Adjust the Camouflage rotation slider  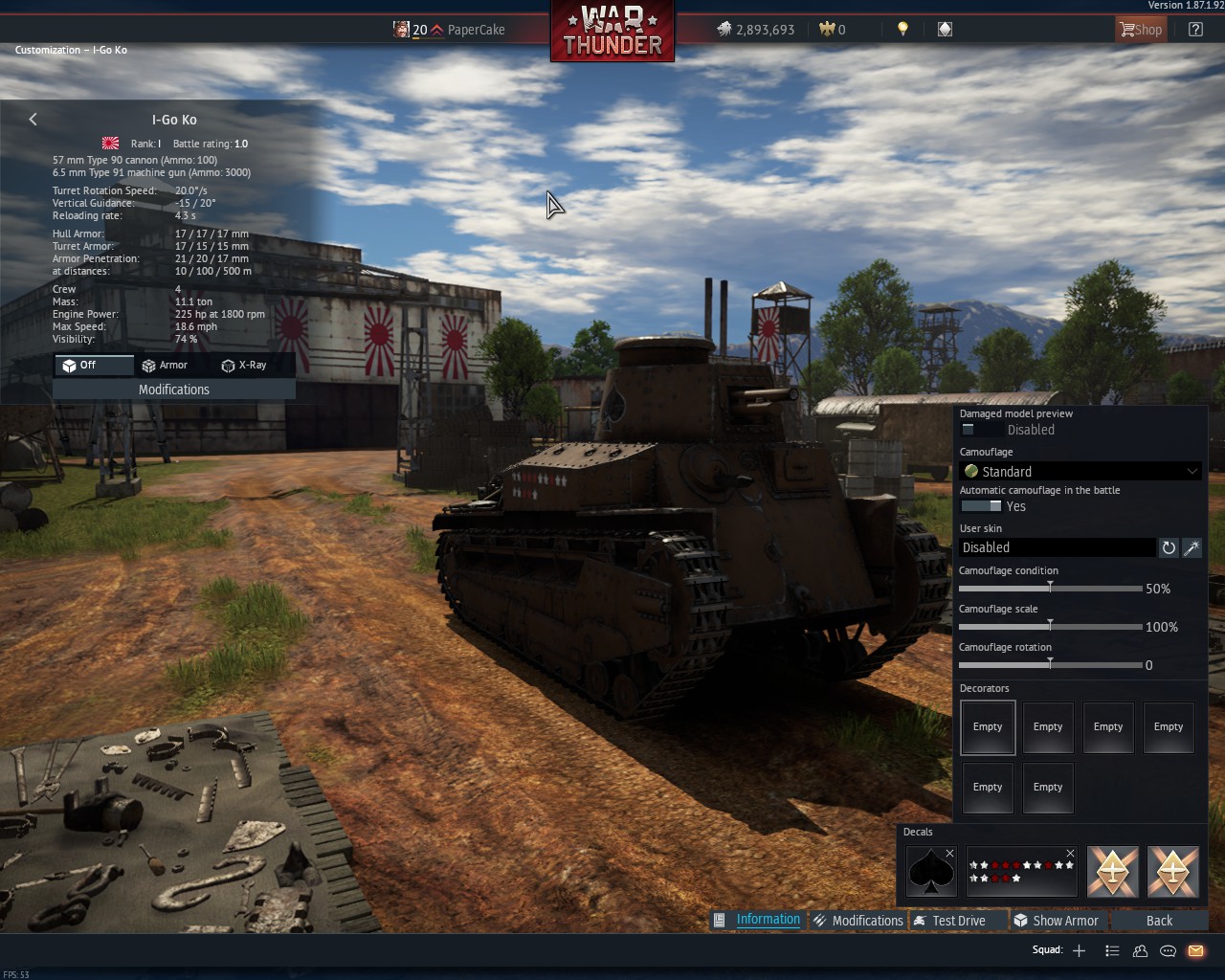[x=1050, y=664]
